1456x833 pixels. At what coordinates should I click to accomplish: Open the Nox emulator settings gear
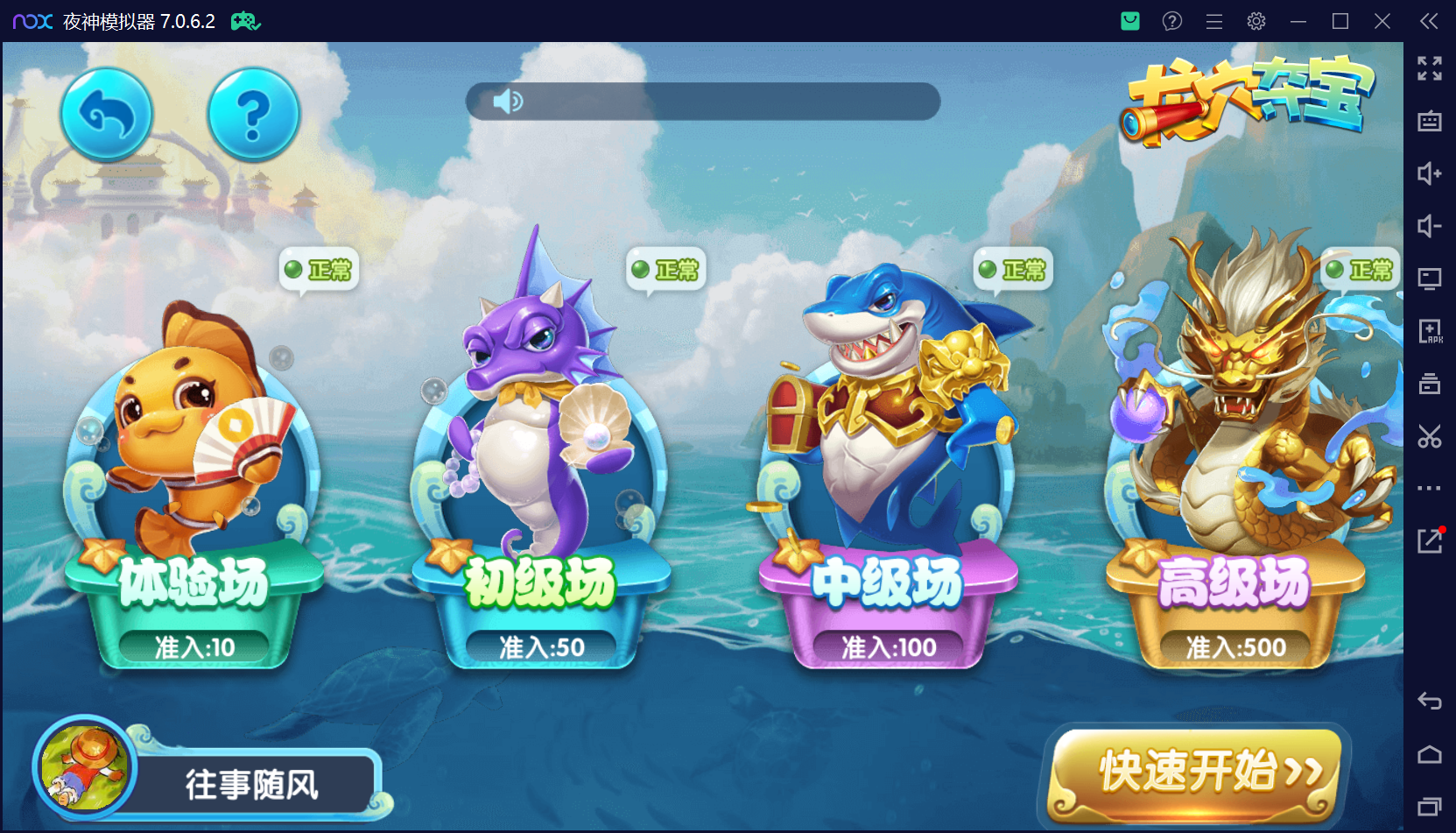pyautogui.click(x=1256, y=21)
